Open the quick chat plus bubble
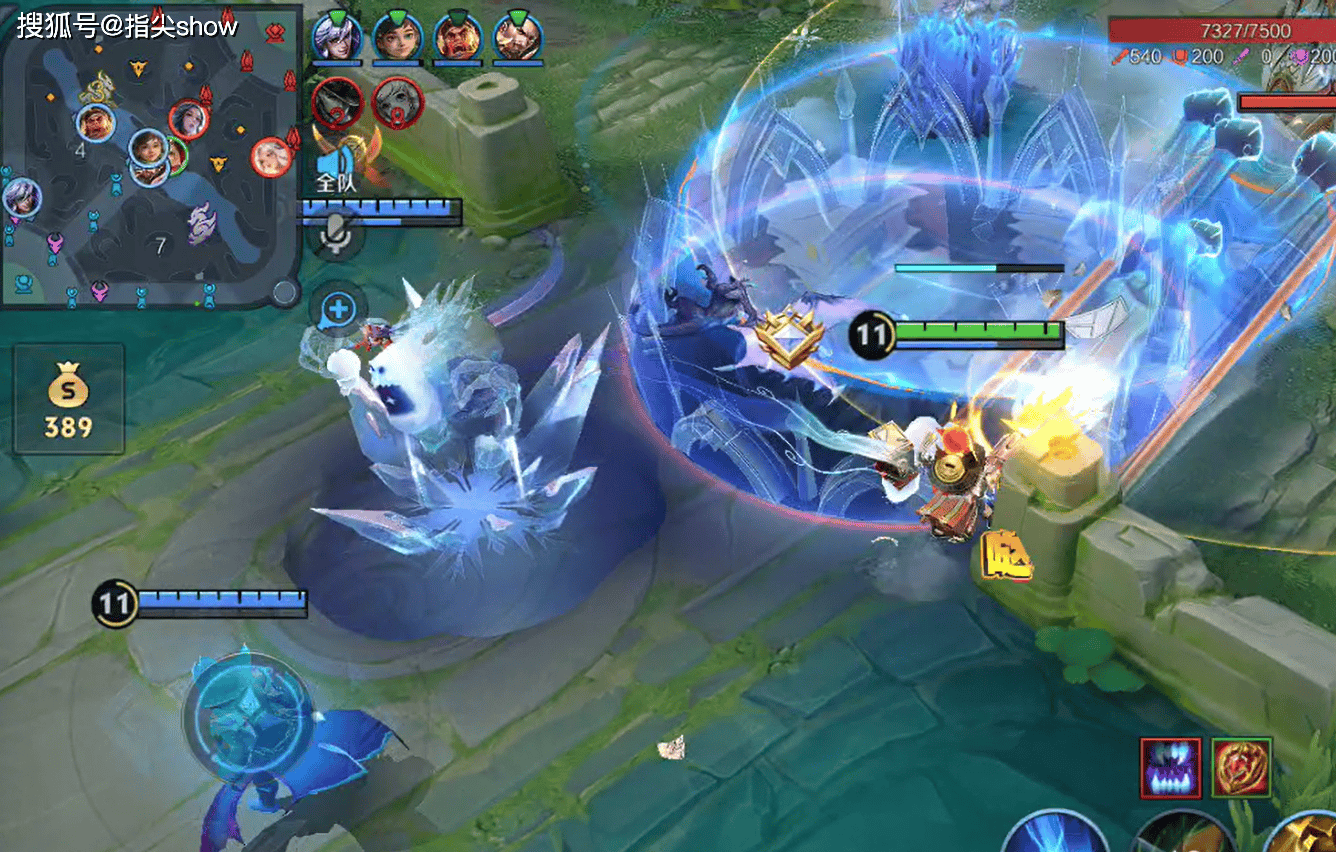This screenshot has width=1336, height=852. click(x=338, y=310)
